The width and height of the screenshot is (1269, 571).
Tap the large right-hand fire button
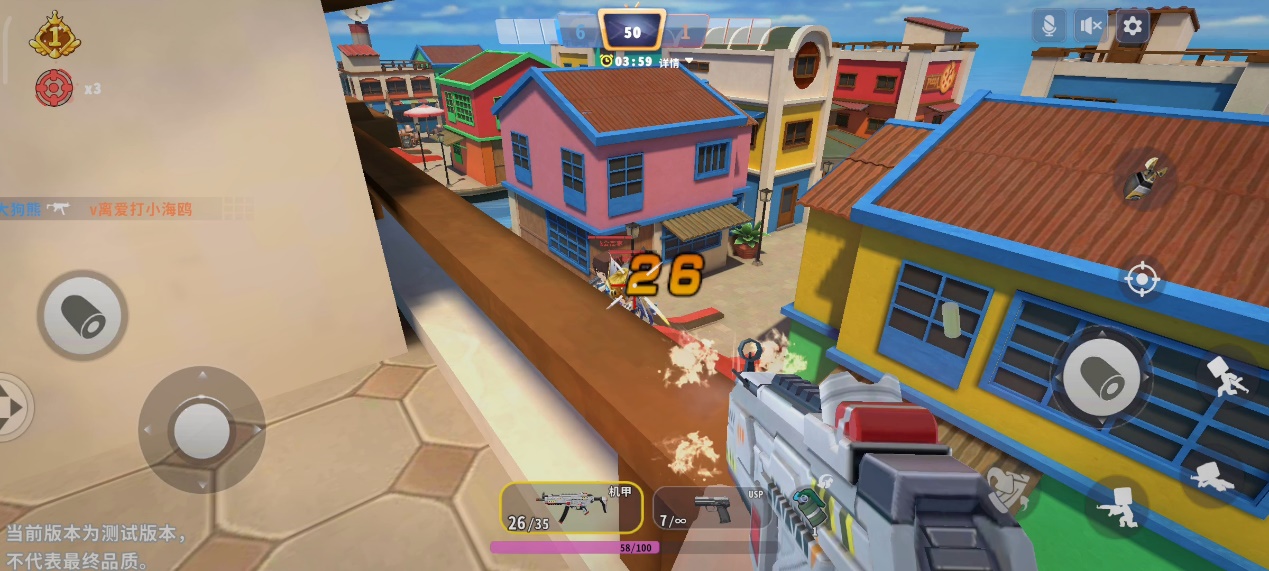(x=1102, y=377)
